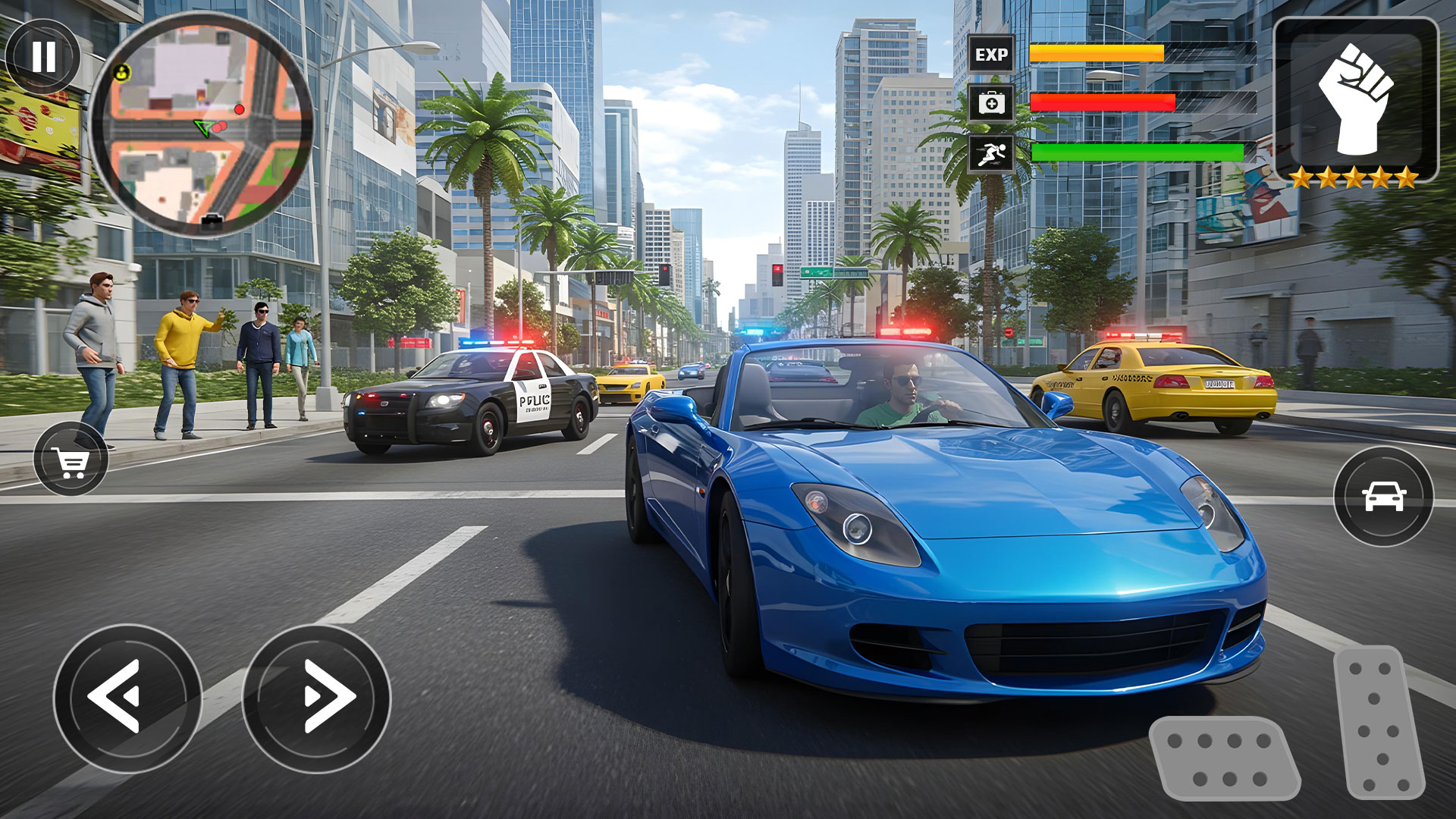Pause the game with the pause button
This screenshot has height=819, width=1456.
coord(44,55)
